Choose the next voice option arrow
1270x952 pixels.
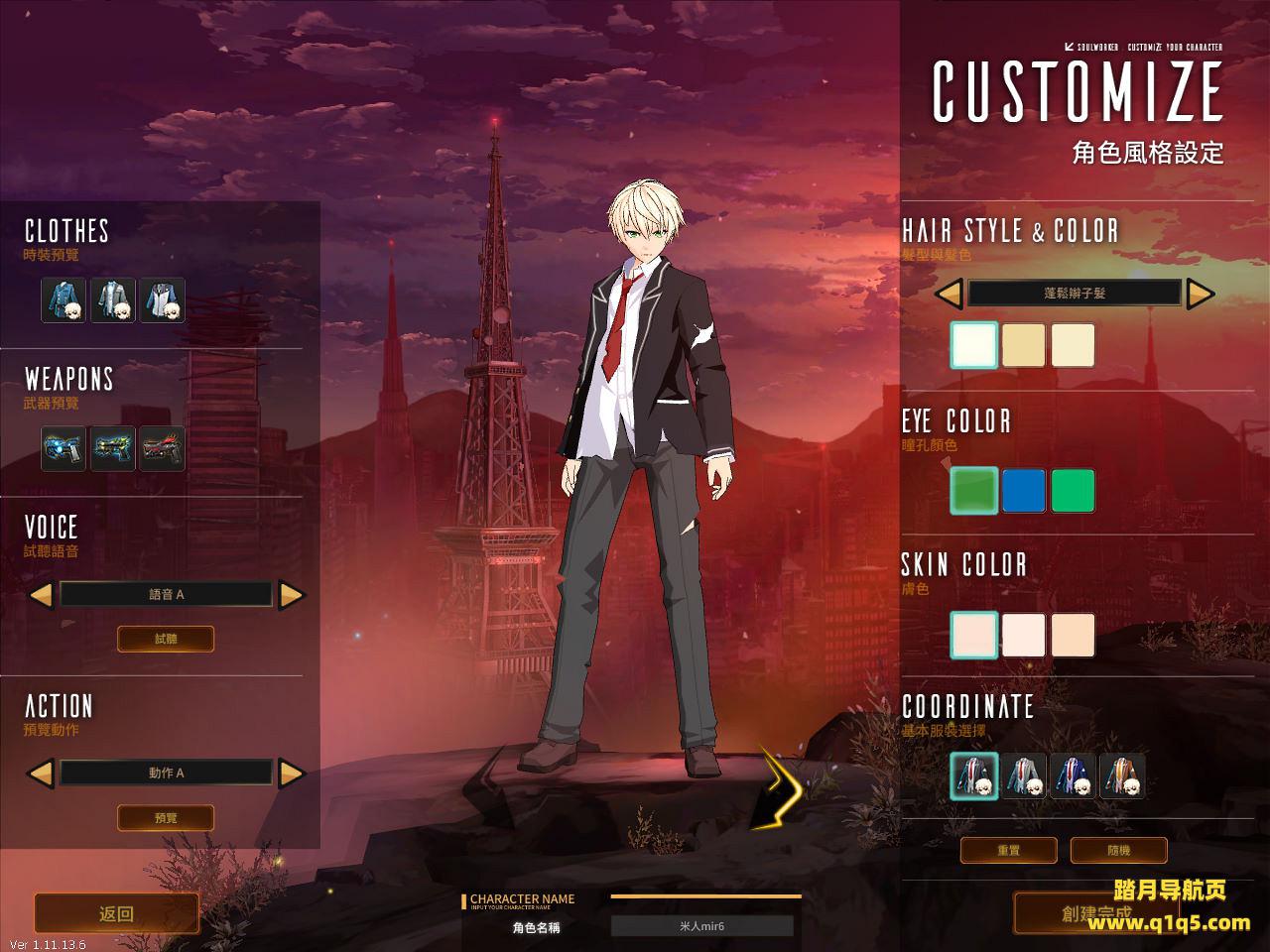[292, 595]
